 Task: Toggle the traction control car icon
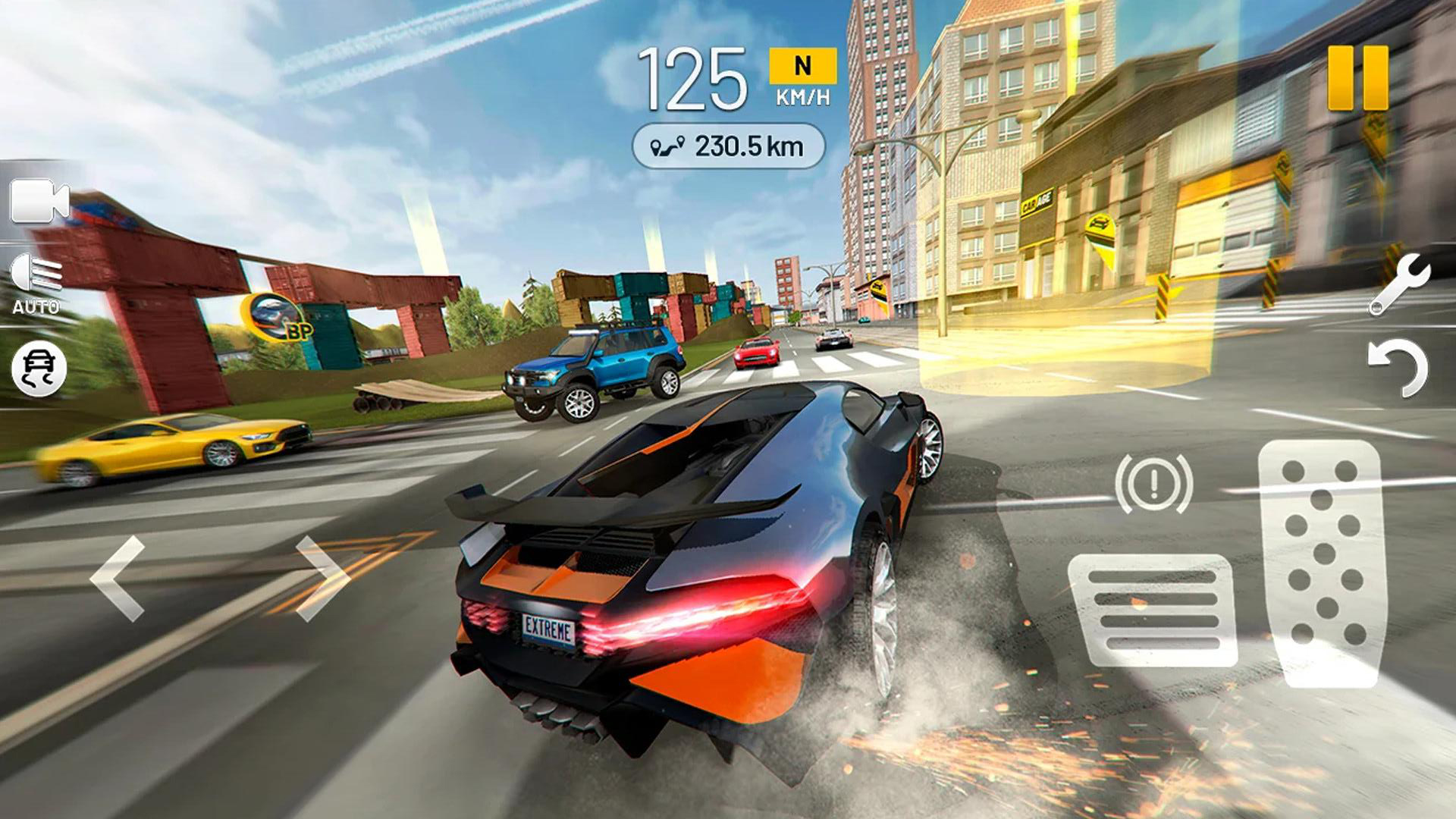[39, 369]
